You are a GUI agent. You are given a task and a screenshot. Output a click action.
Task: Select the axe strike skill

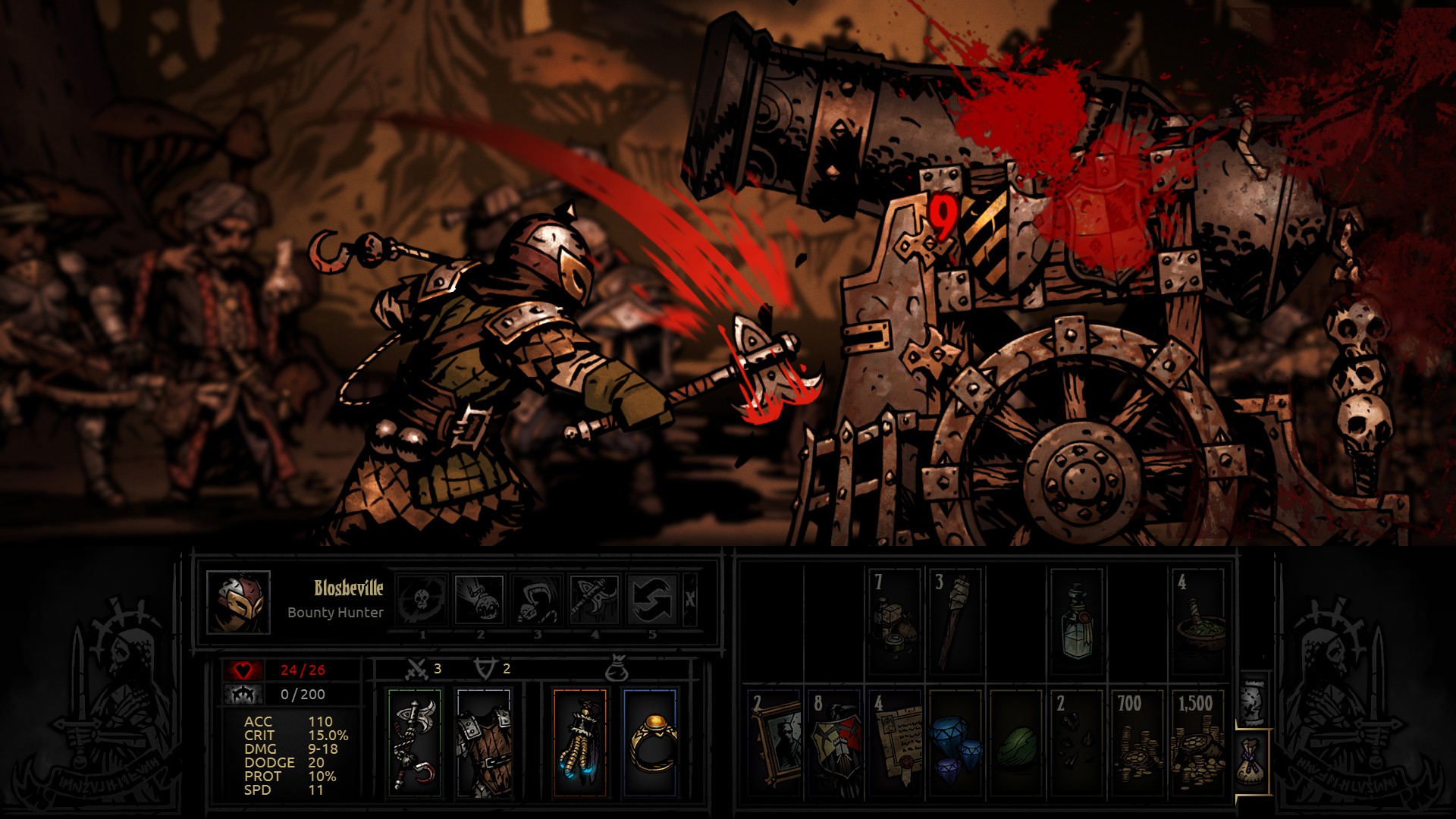(x=595, y=600)
